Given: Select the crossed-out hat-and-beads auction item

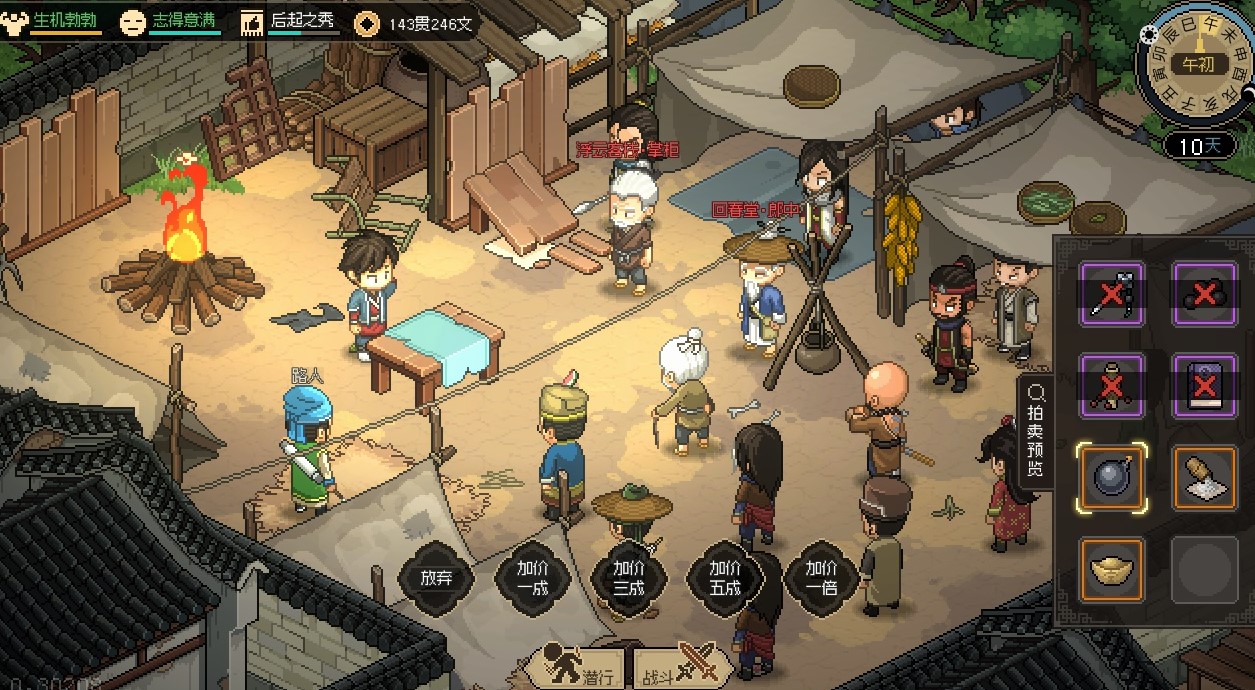Looking at the screenshot, I should click(x=1111, y=387).
